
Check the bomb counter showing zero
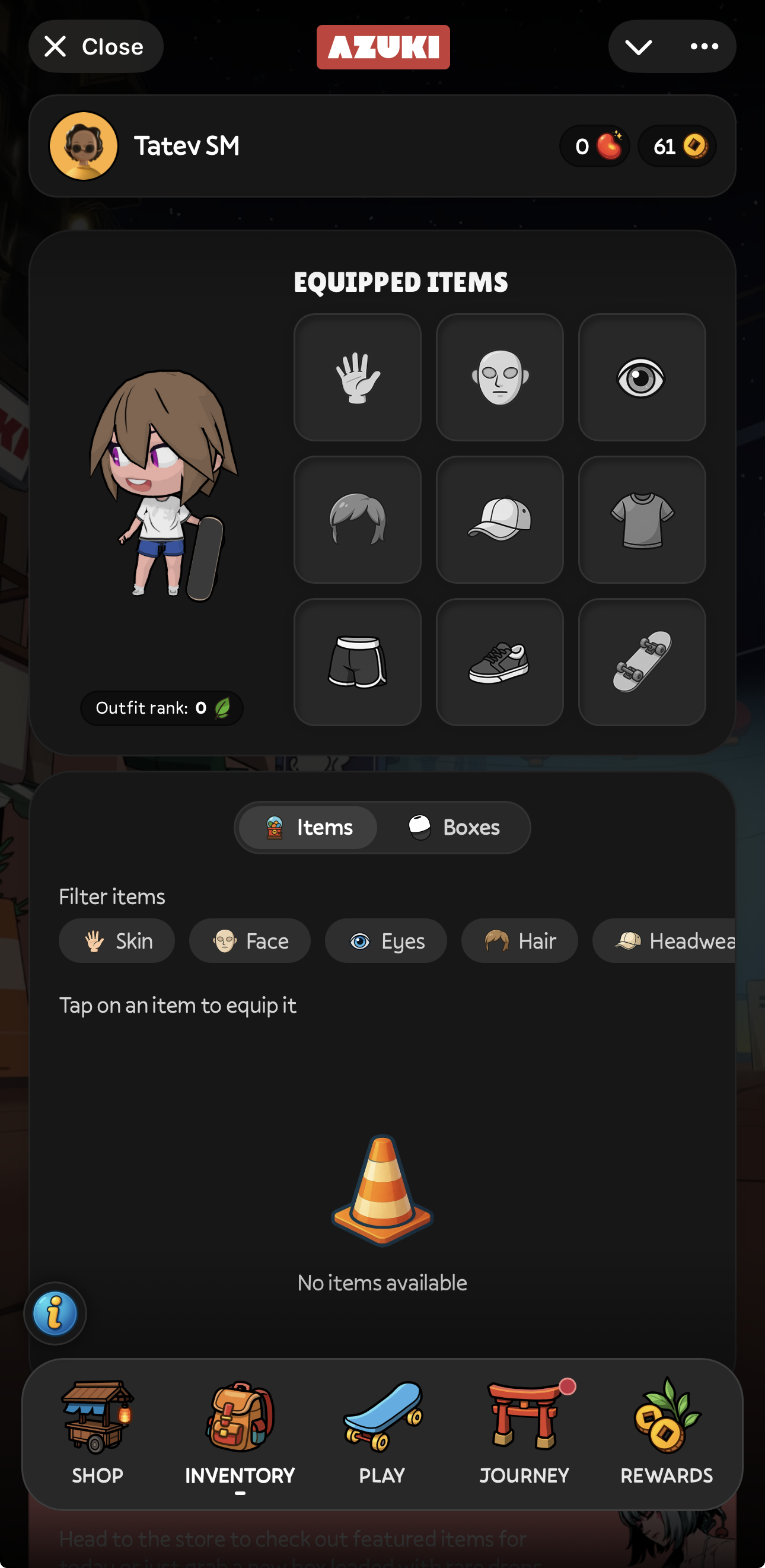pos(595,146)
